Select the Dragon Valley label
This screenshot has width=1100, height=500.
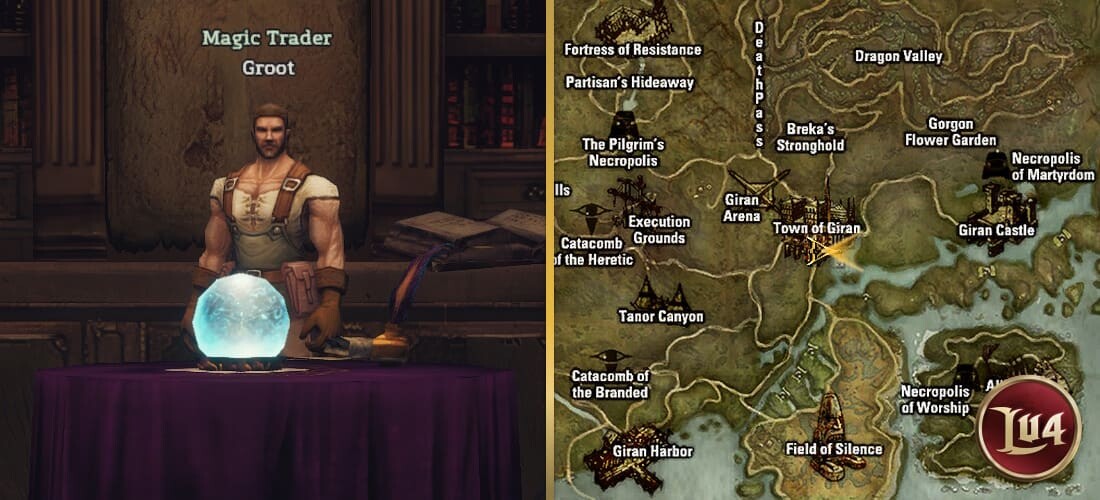point(898,57)
